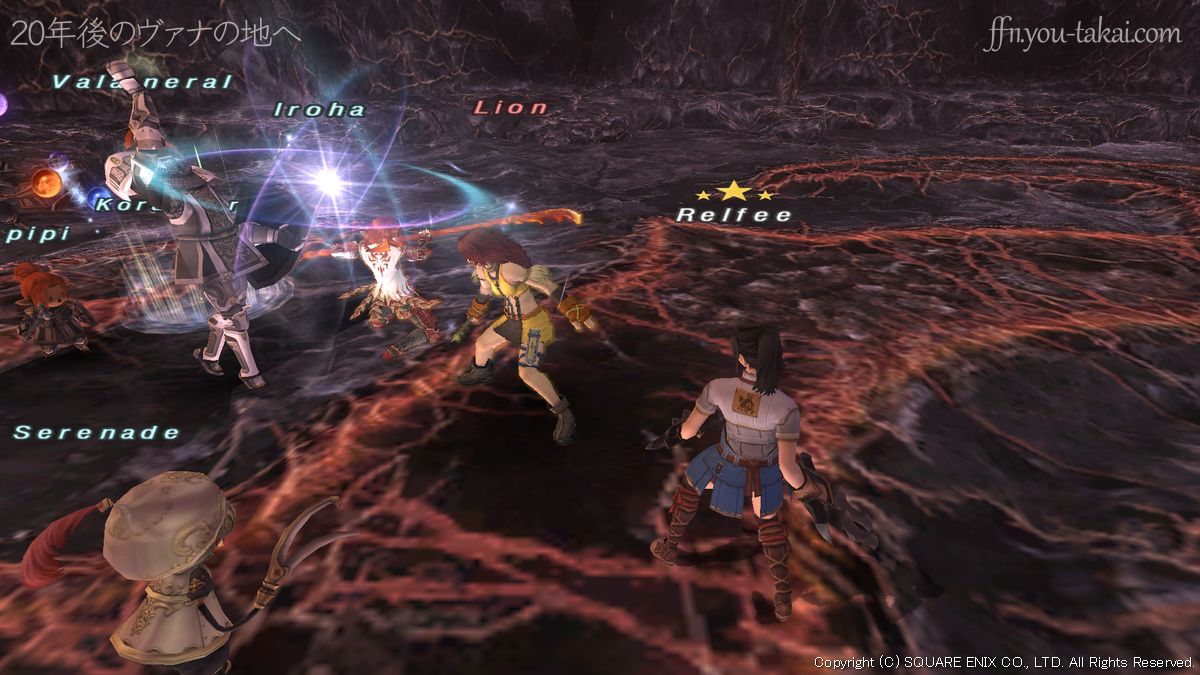Target the Lion name label
Image resolution: width=1200 pixels, height=675 pixels.
click(511, 107)
